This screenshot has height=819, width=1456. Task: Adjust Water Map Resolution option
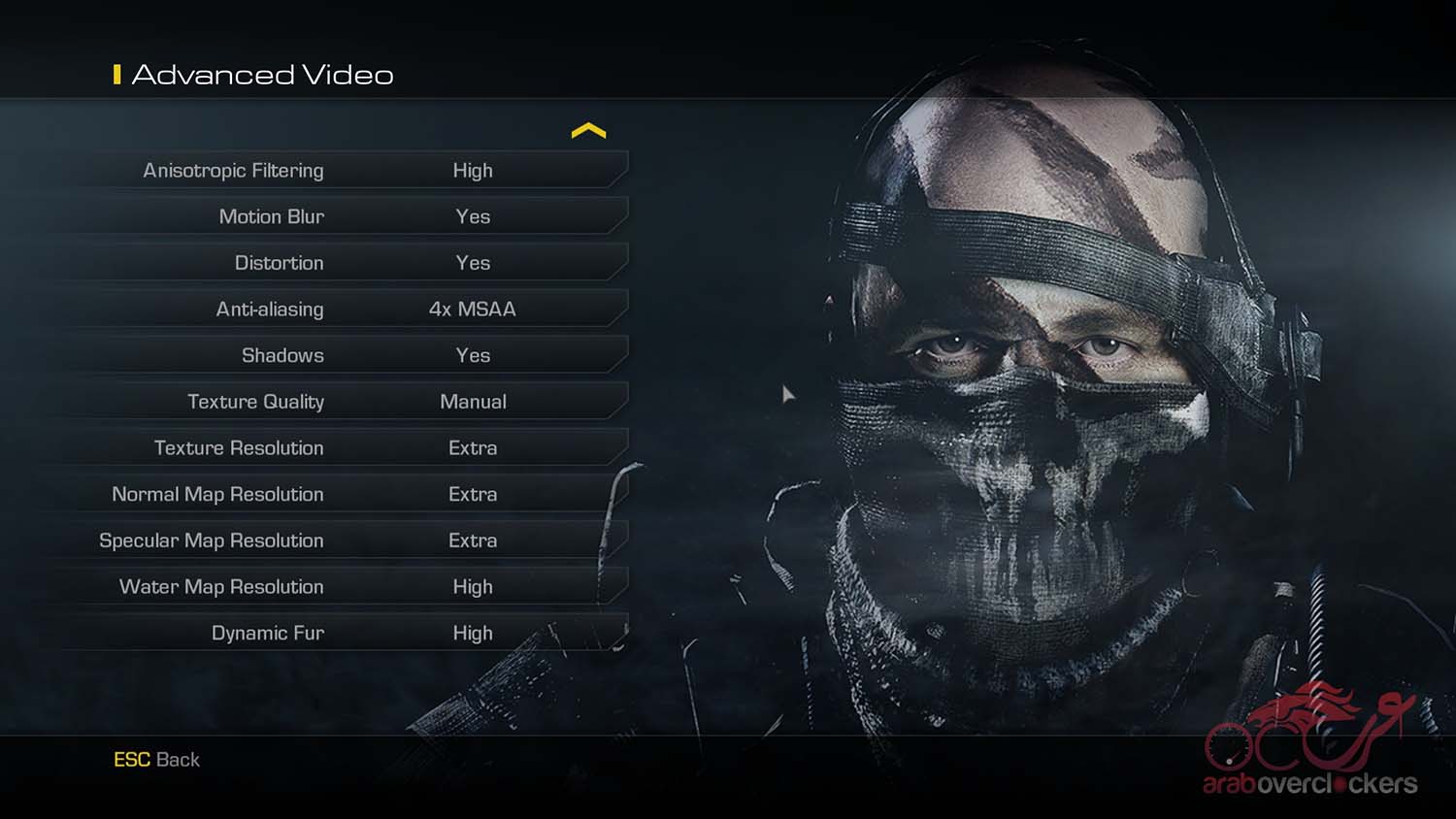pyautogui.click(x=473, y=587)
